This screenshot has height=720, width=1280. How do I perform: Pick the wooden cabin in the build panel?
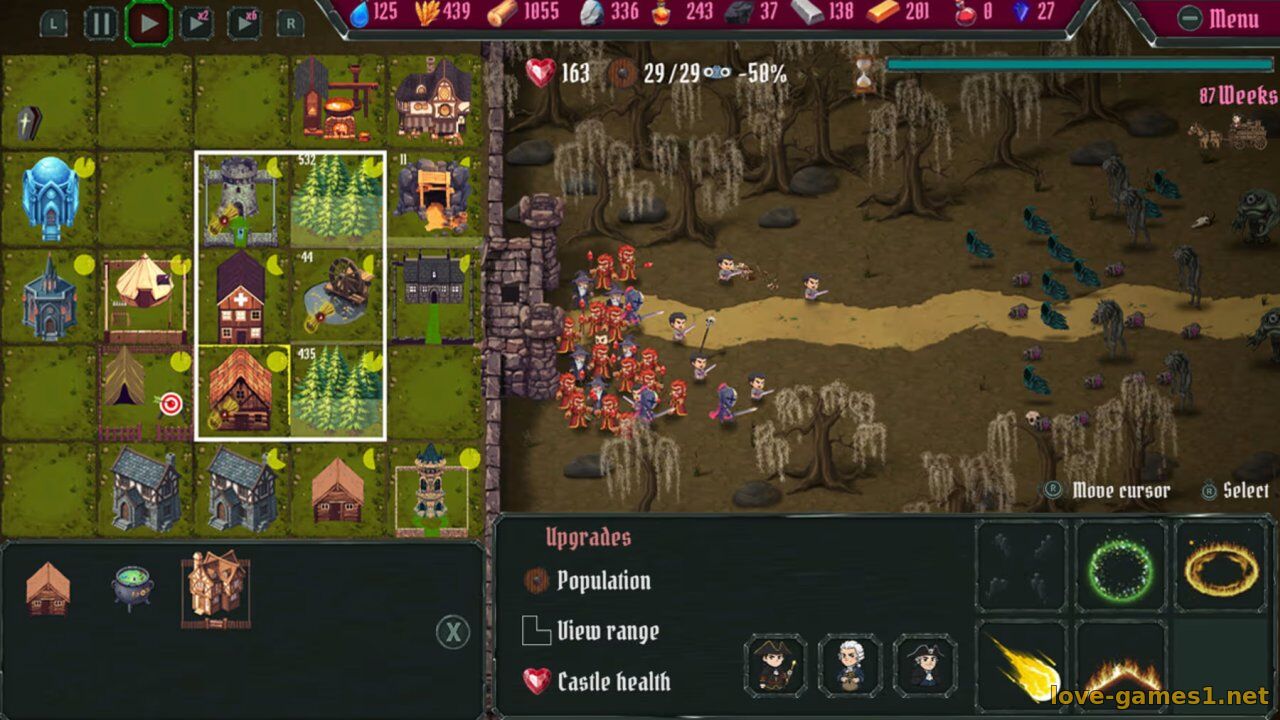[47, 587]
